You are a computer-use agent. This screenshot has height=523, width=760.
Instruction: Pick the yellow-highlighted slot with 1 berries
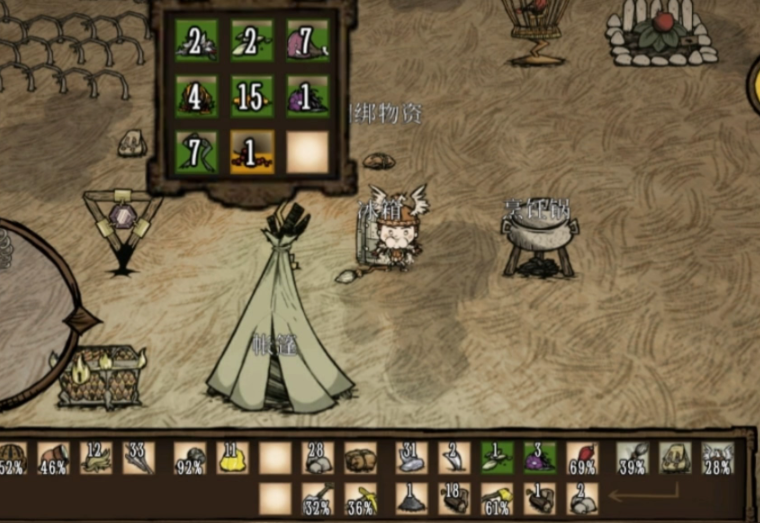click(252, 151)
